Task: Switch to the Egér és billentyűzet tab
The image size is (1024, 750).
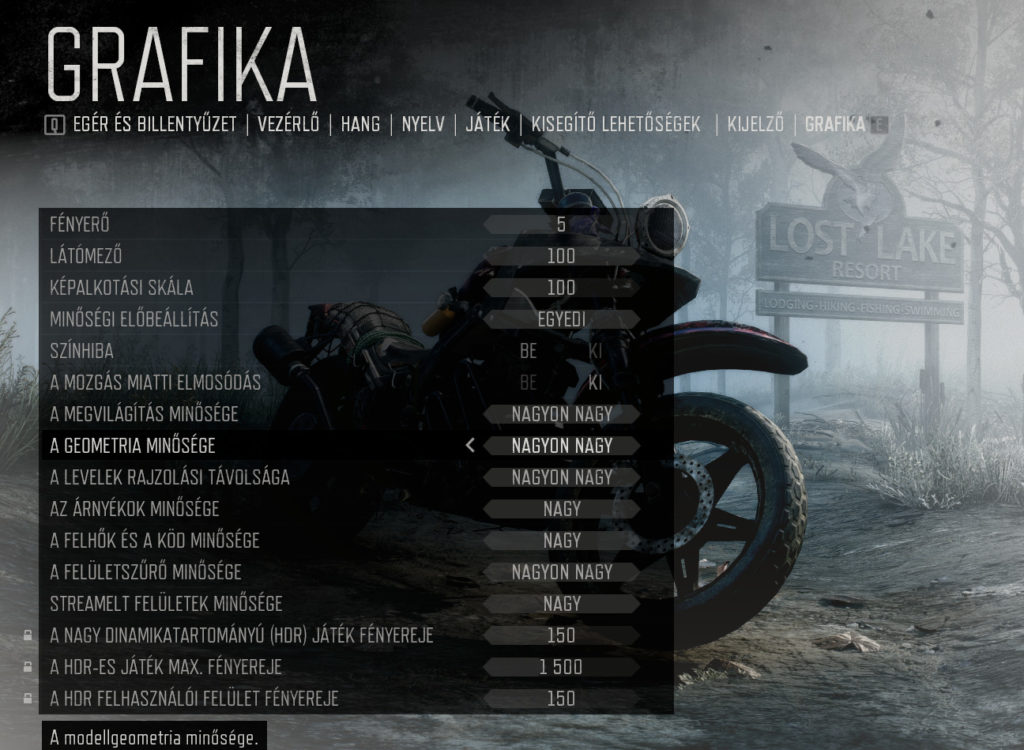Action: pos(154,125)
